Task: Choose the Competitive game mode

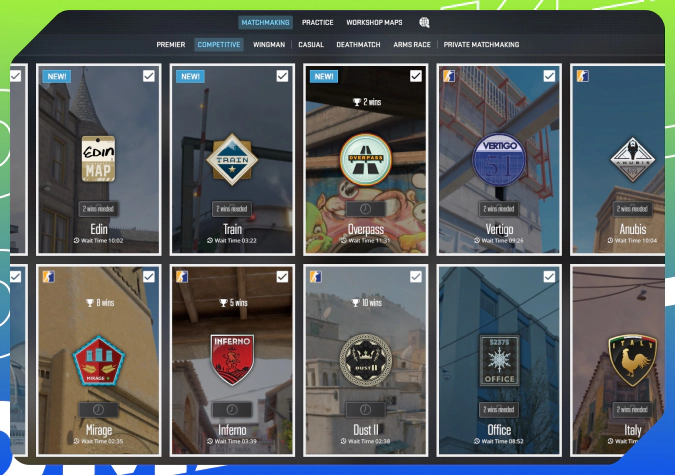Action: tap(219, 45)
